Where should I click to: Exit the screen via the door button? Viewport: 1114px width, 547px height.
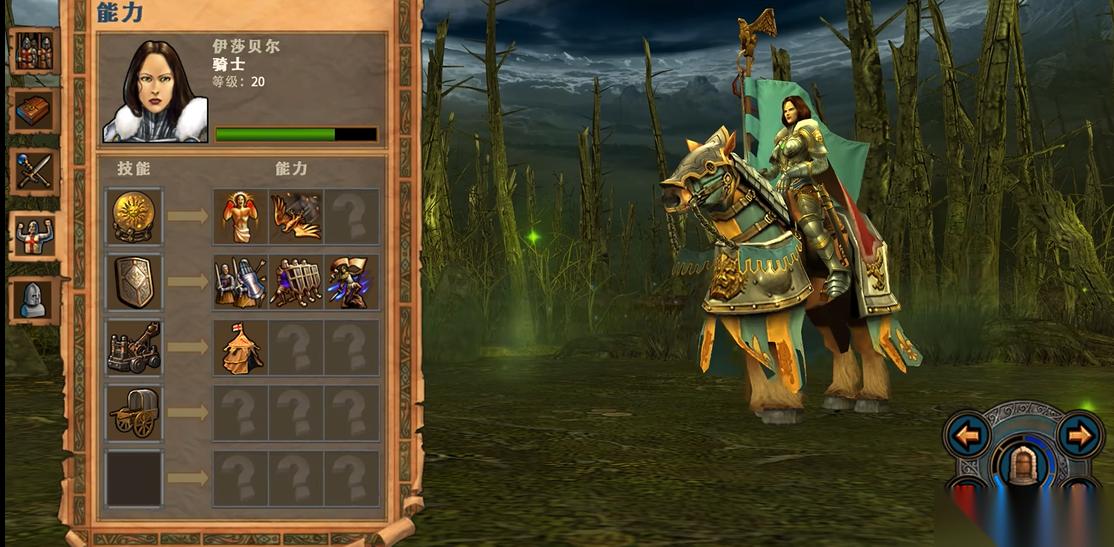pos(1023,466)
